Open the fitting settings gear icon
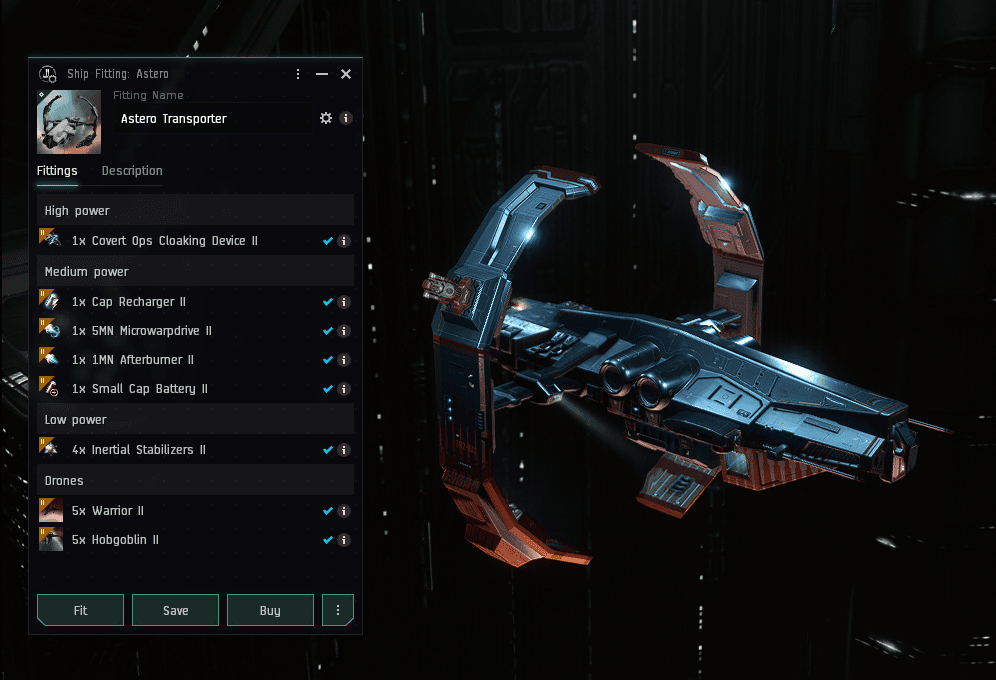Viewport: 996px width, 680px height. pos(326,118)
